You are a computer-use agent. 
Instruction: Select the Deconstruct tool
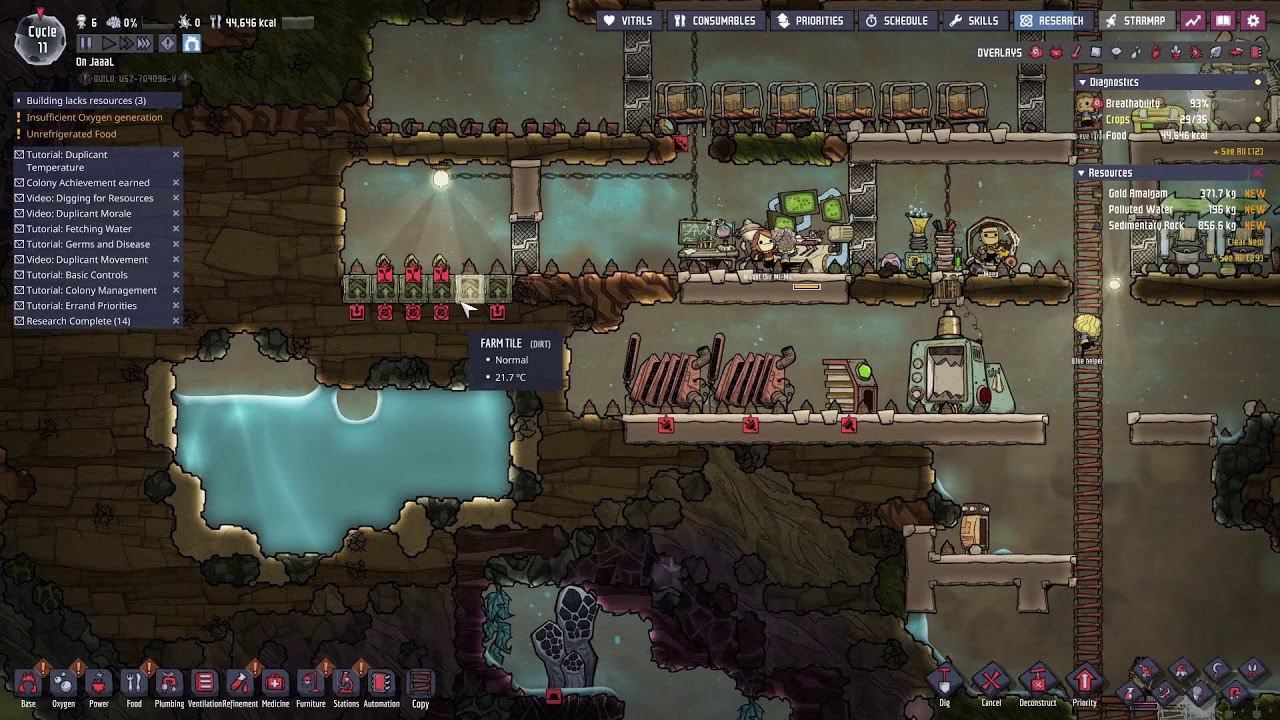[x=1037, y=685]
